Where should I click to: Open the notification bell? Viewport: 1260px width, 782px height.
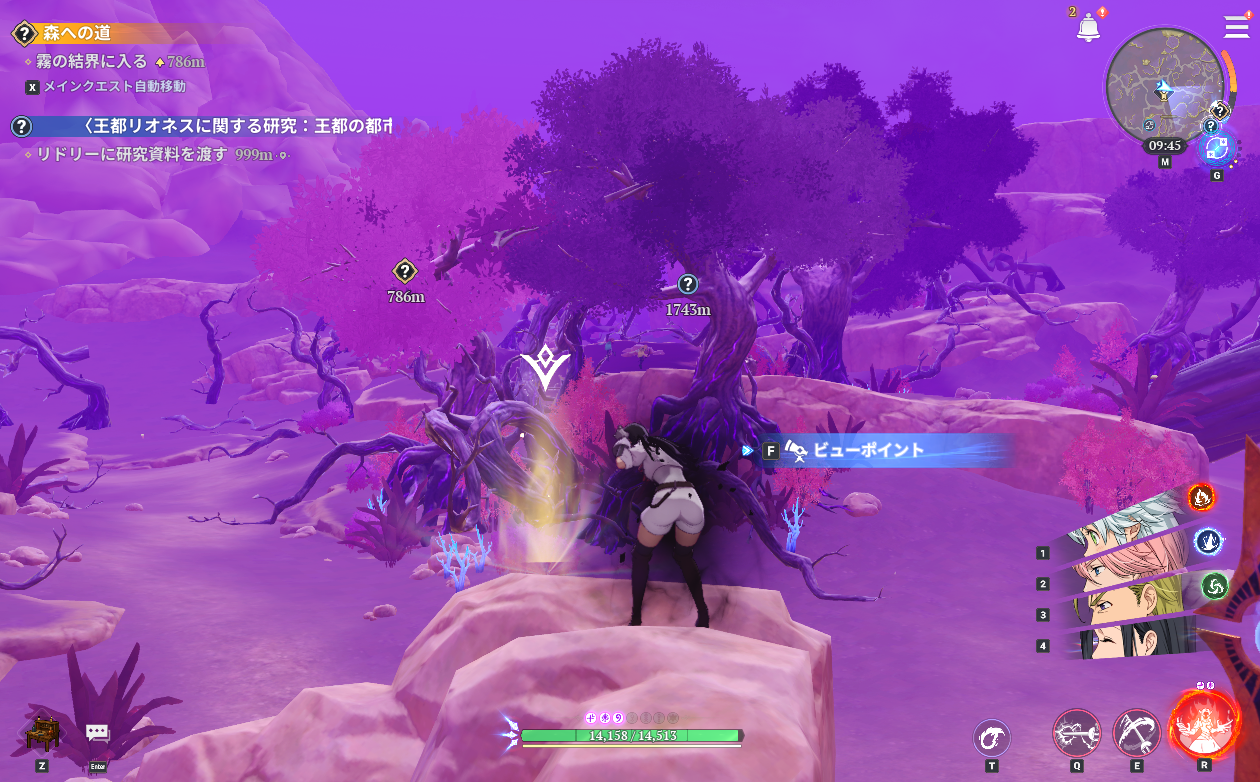(1088, 28)
